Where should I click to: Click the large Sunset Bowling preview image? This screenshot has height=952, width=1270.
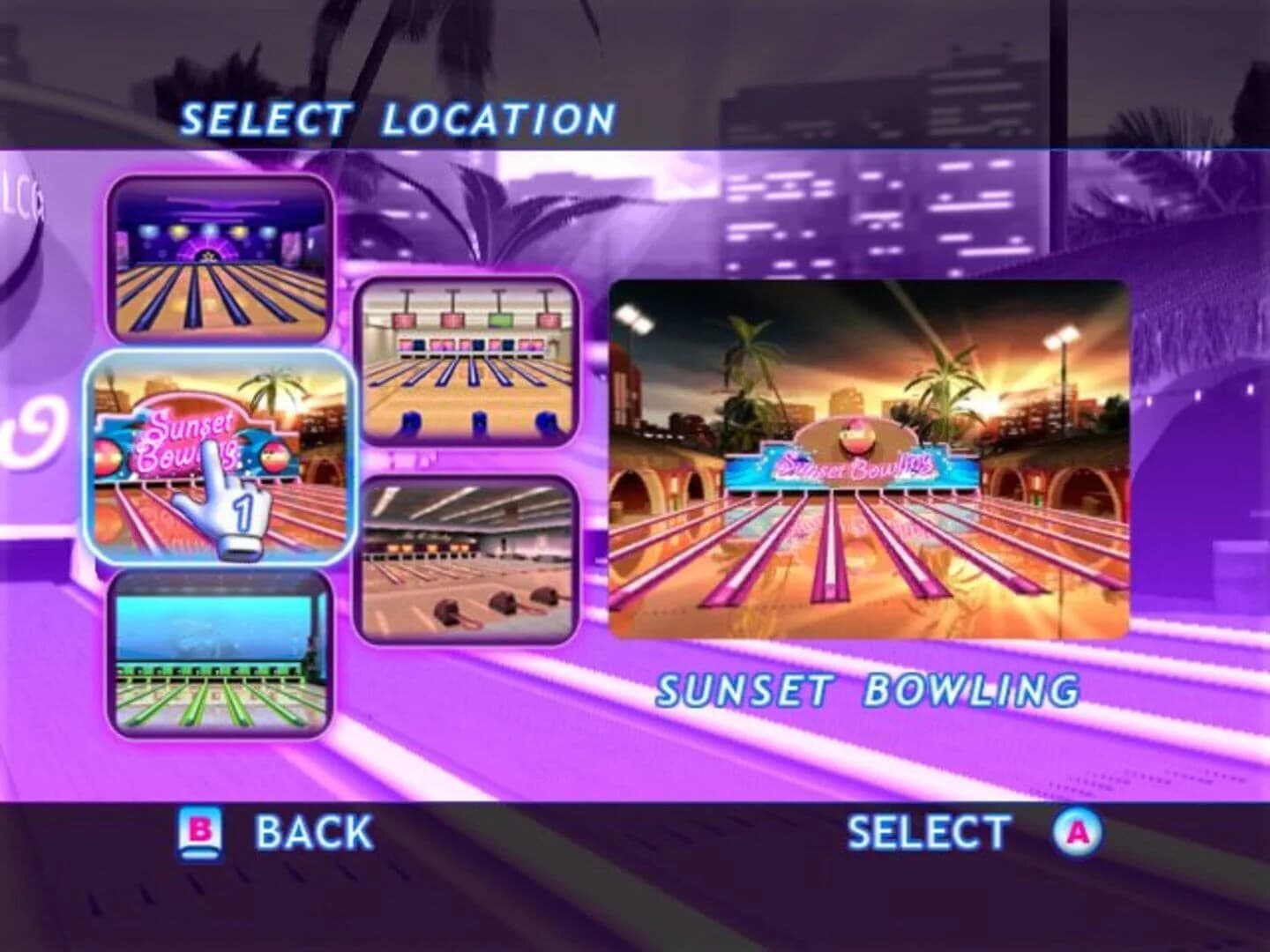pyautogui.click(x=869, y=458)
